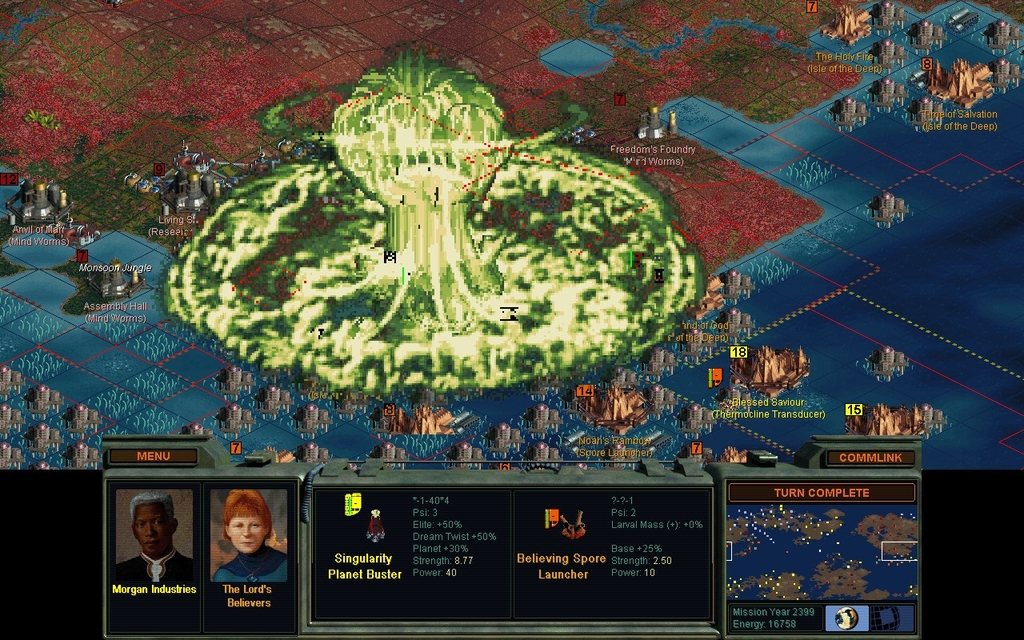The height and width of the screenshot is (640, 1024).
Task: Click the TURN COMPLETE button
Action: tap(821, 493)
